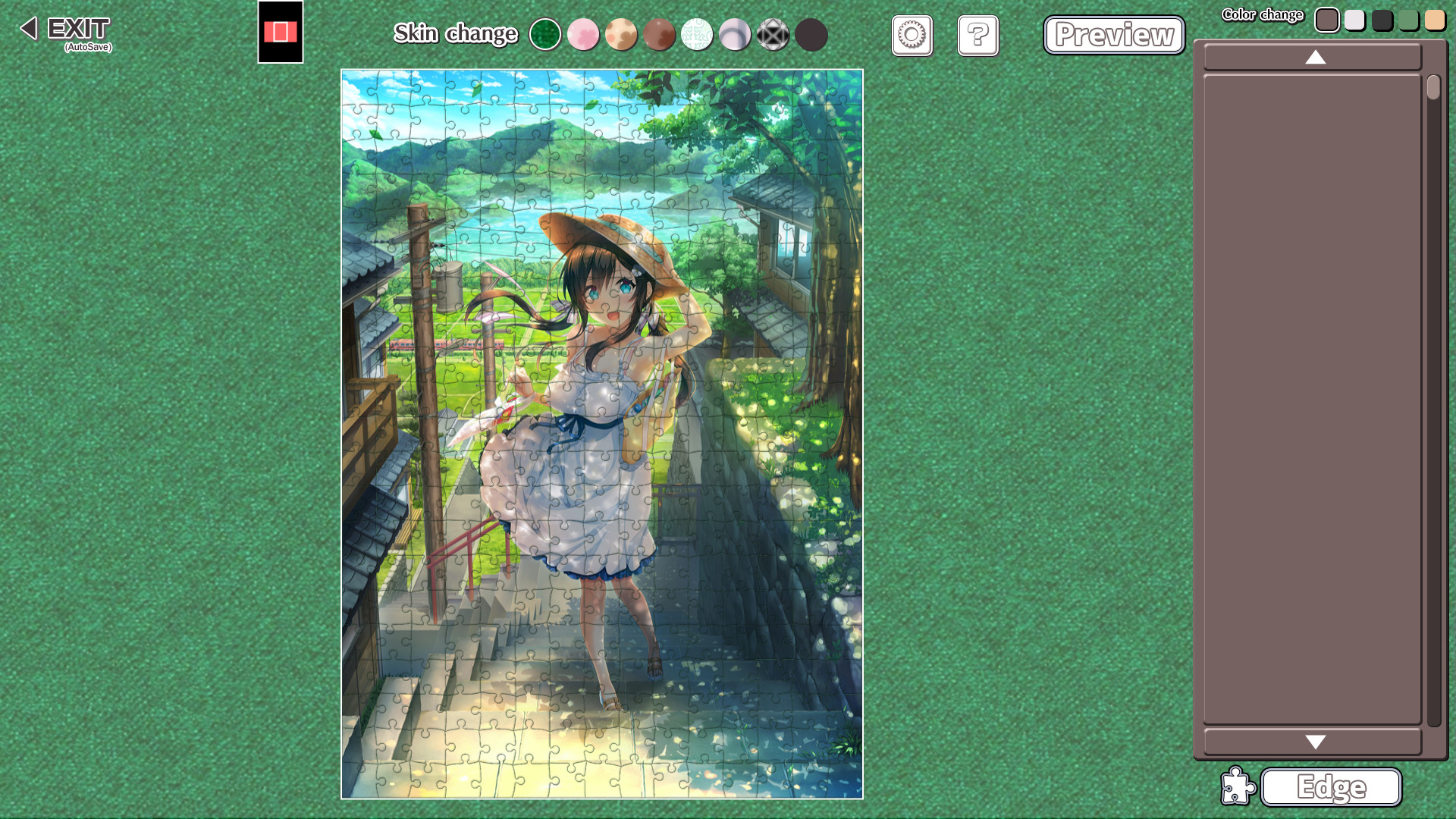1456x819 pixels.
Task: Switch background to the green color swatch
Action: click(1408, 20)
